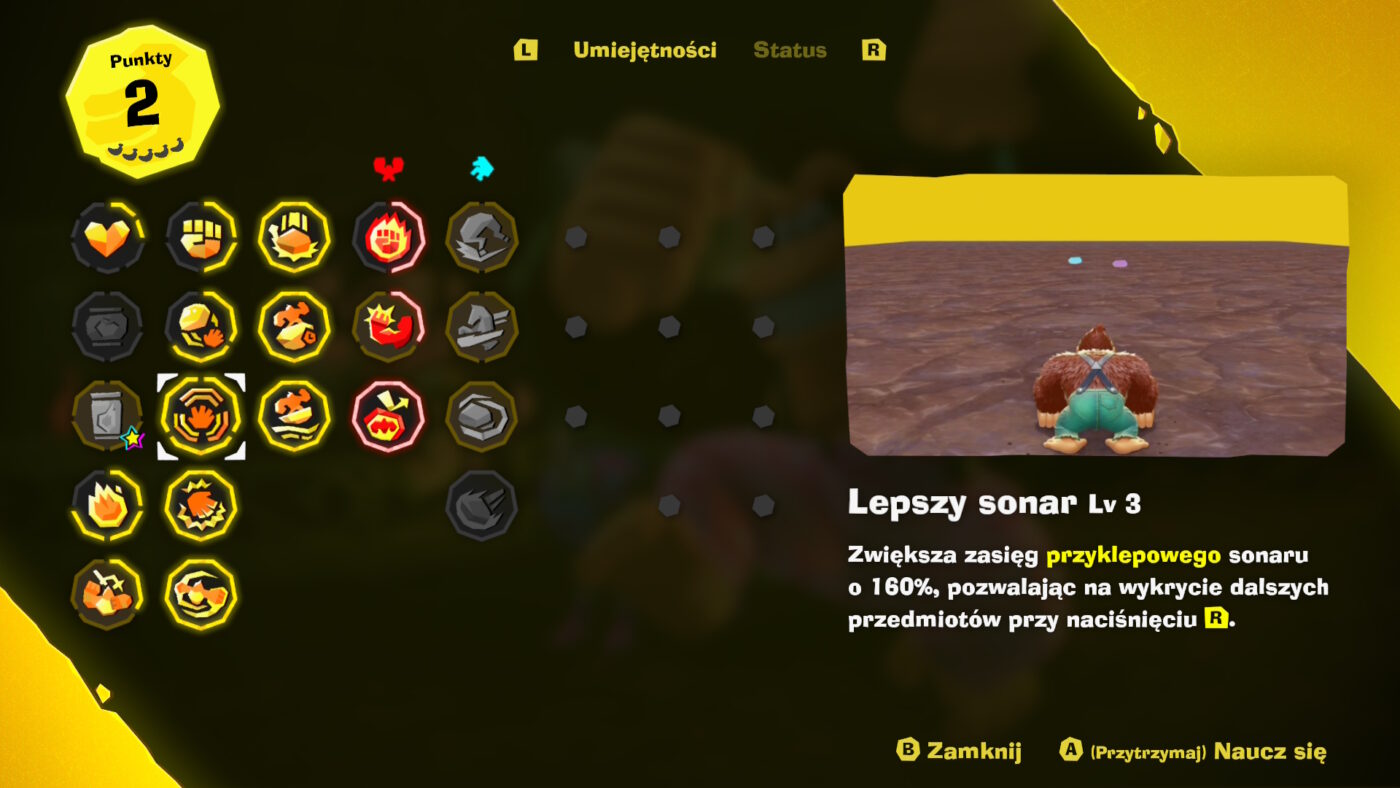Select the highlighted Lepszy sonar hand skill
This screenshot has height=788, width=1400.
[201, 415]
